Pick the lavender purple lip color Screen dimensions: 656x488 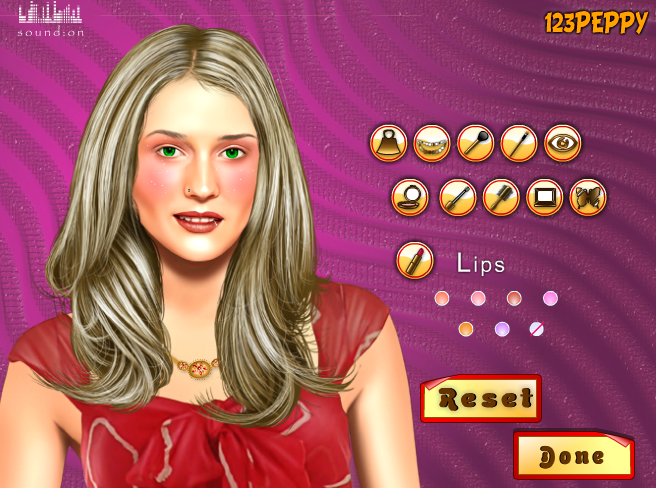(x=502, y=329)
